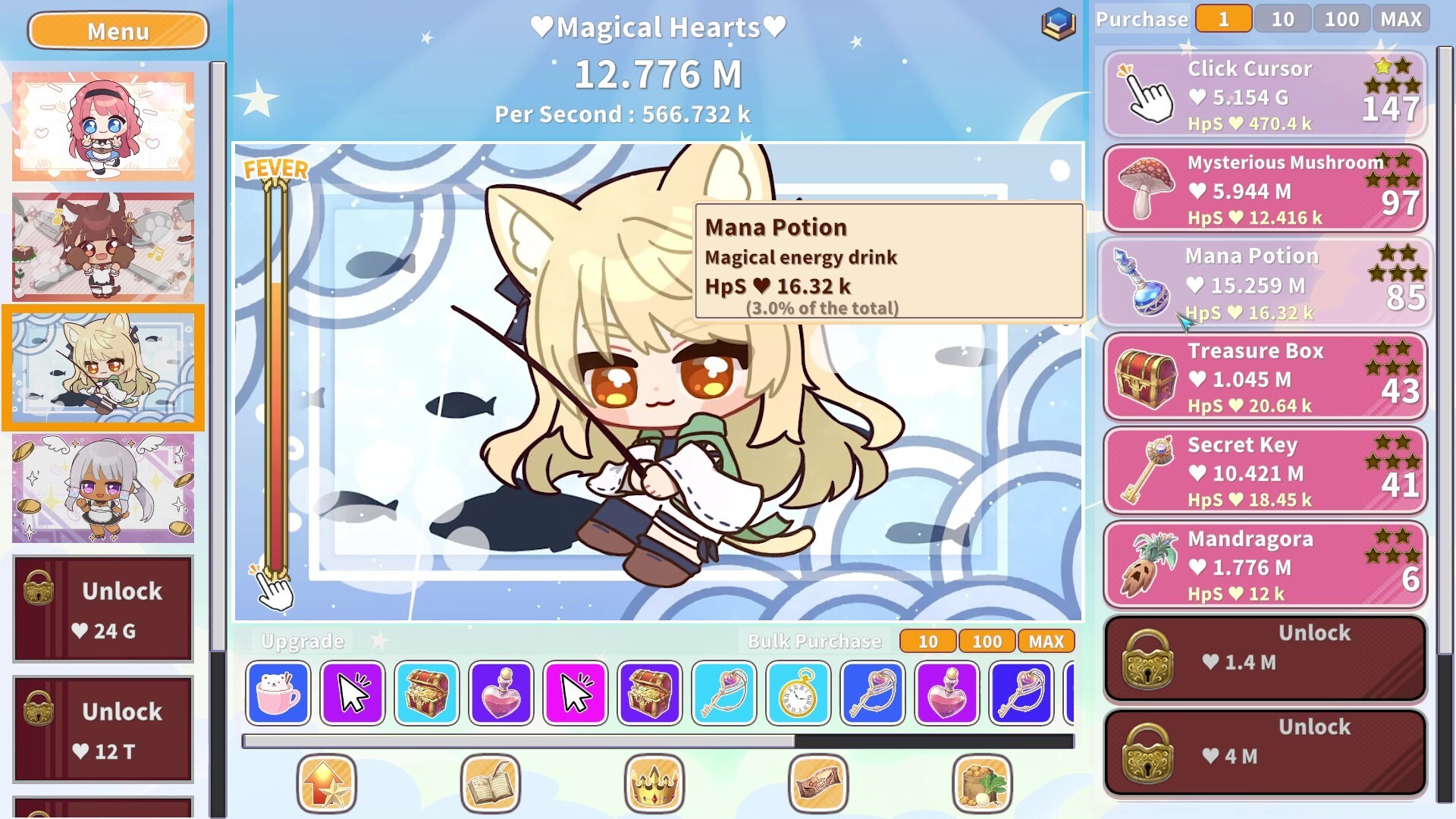Open the crown icon at the bottom

click(x=654, y=783)
